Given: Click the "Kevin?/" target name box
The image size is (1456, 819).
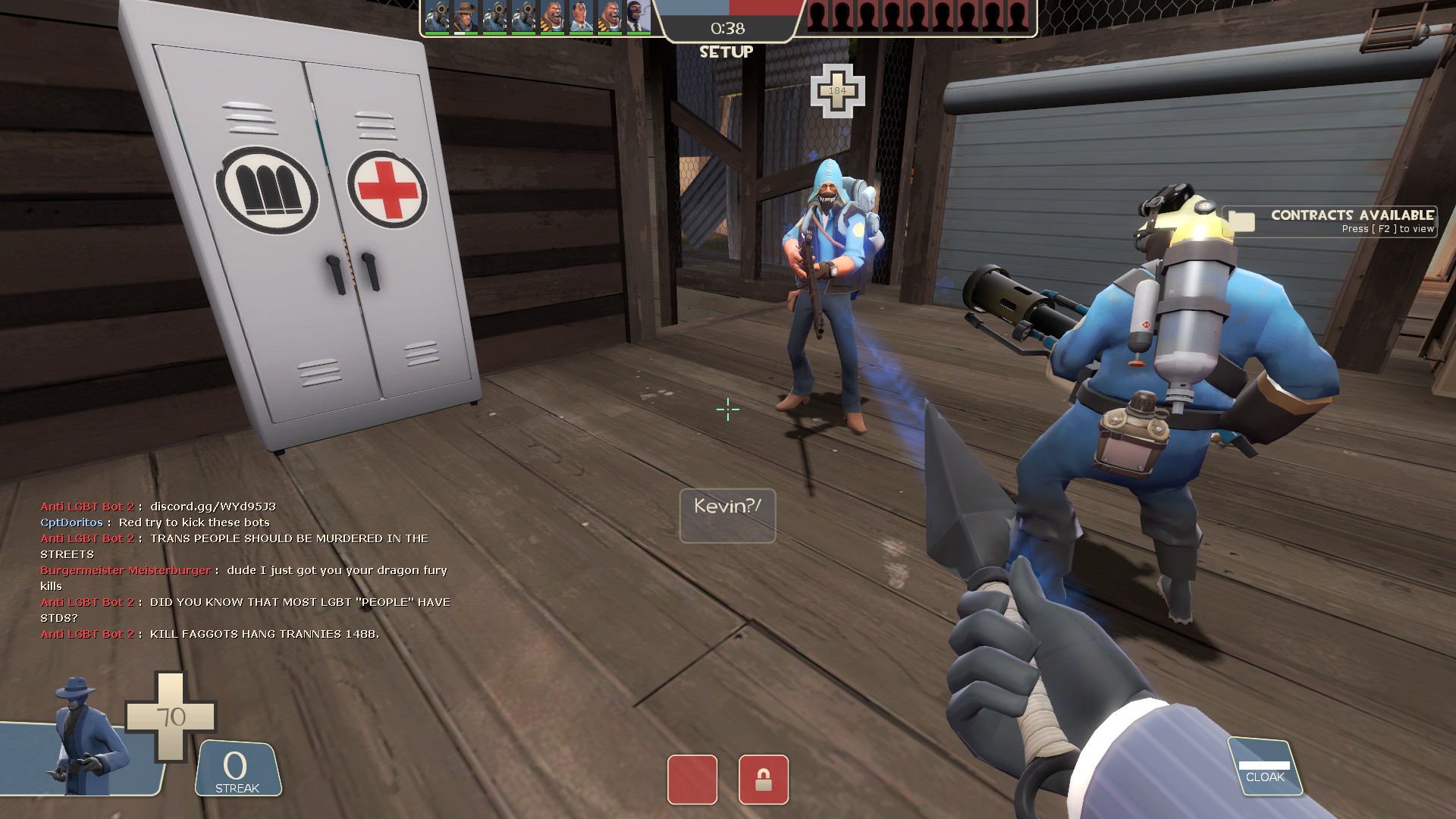Looking at the screenshot, I should click(727, 516).
